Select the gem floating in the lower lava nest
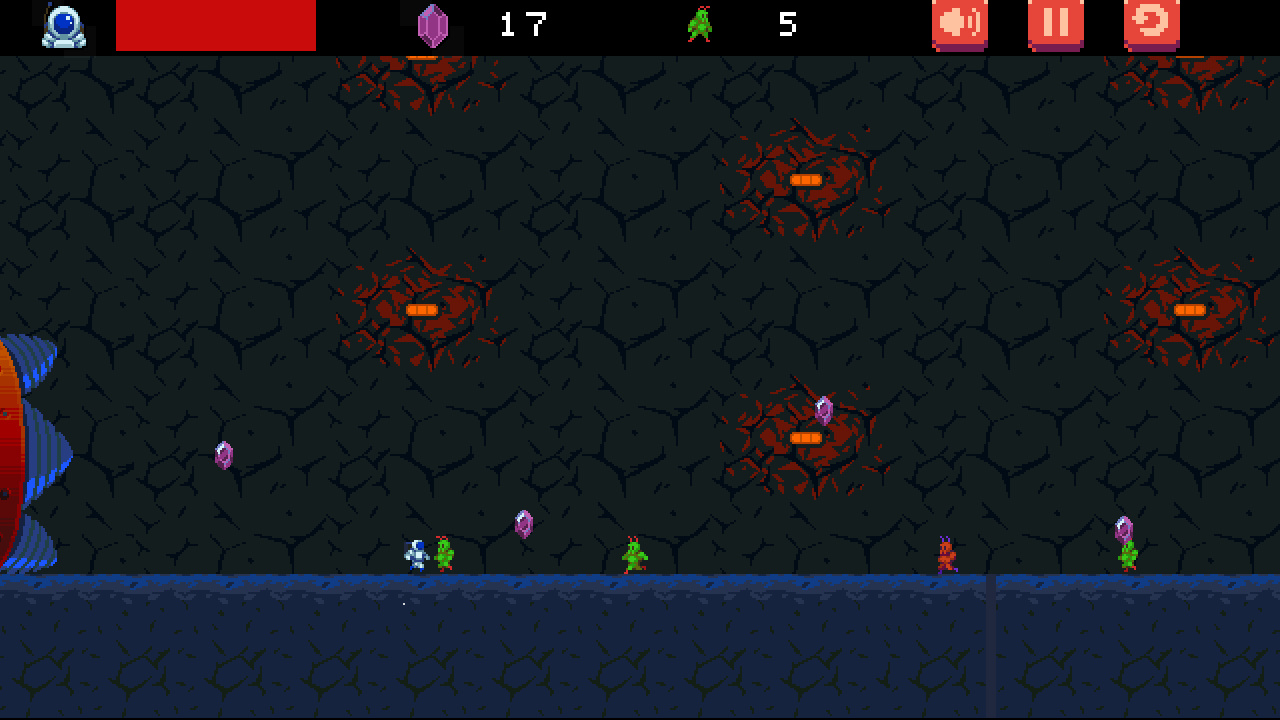This screenshot has width=1280, height=720. pyautogui.click(x=824, y=409)
